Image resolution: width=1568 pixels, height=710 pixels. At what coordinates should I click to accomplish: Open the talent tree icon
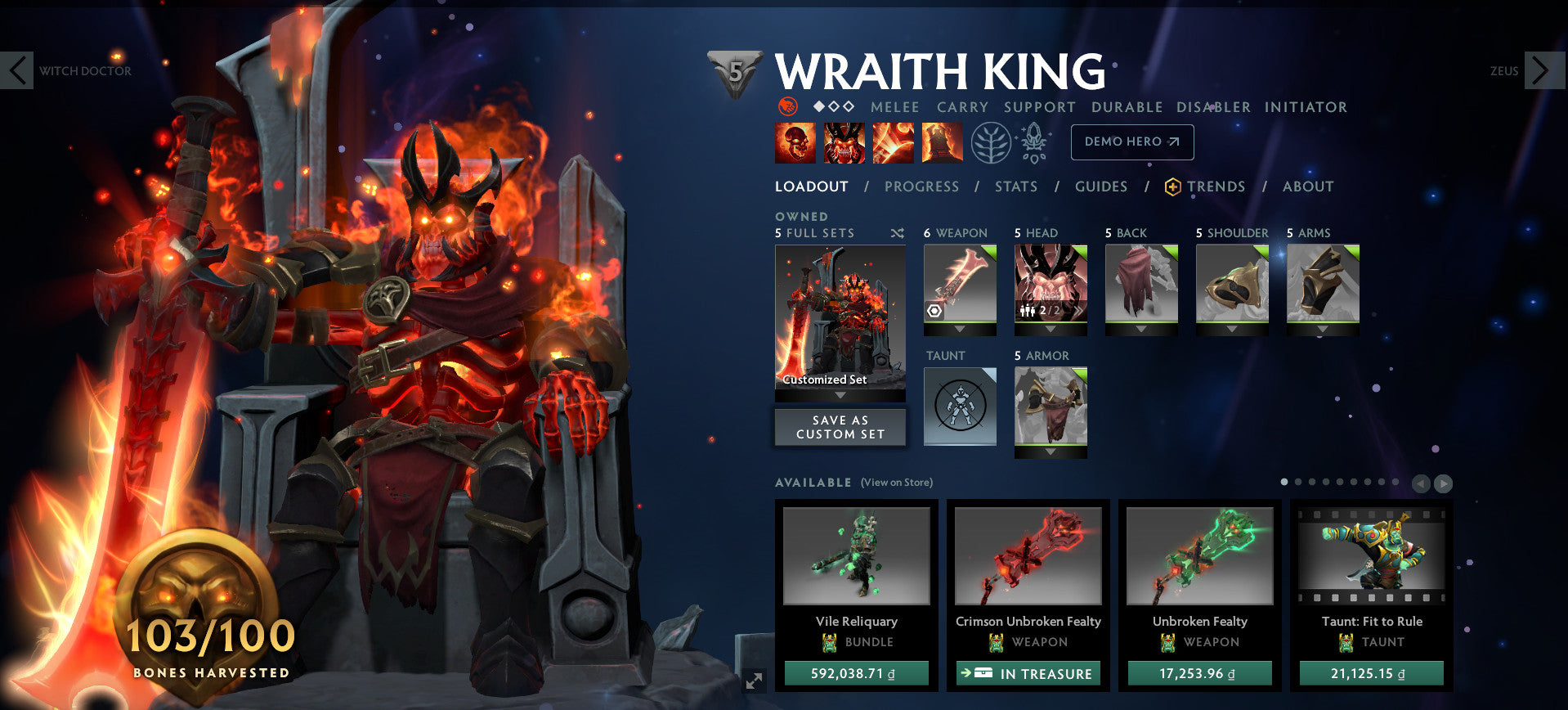989,141
